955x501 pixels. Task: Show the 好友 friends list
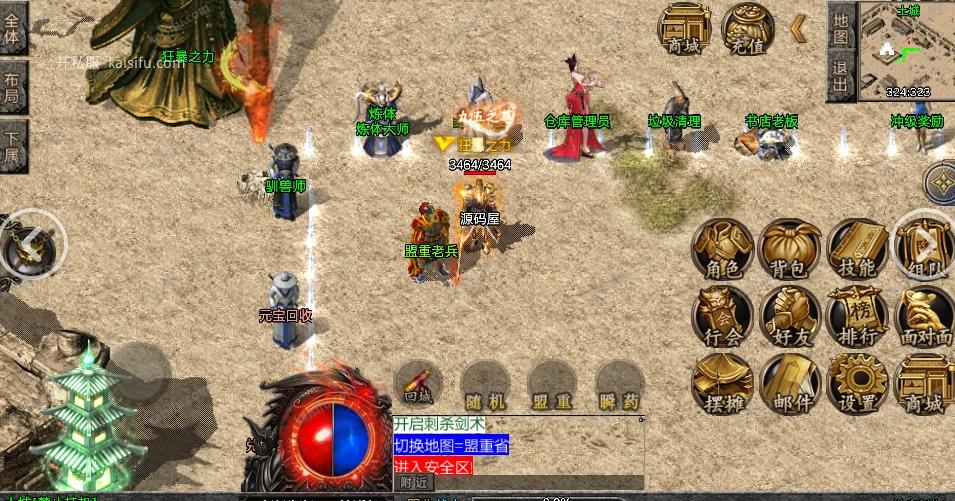pyautogui.click(x=790, y=317)
